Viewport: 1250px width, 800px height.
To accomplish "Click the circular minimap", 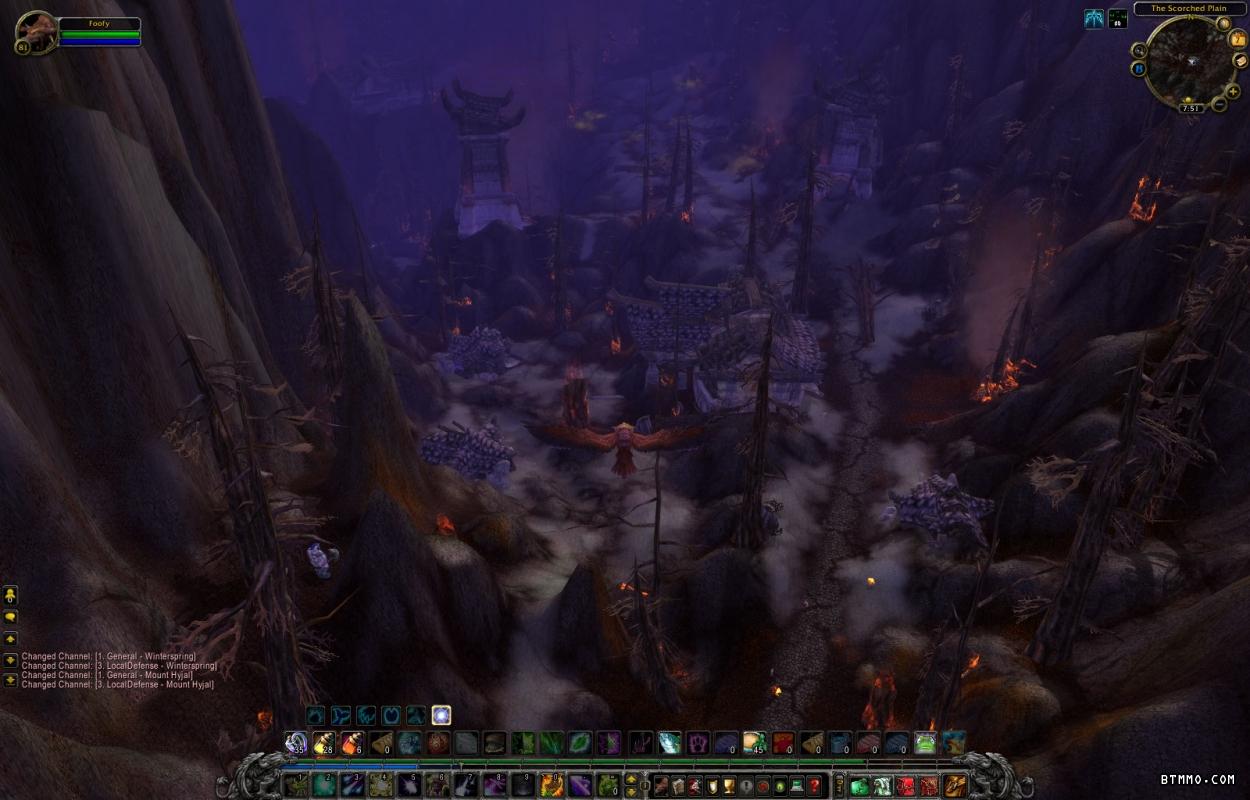I will [1189, 61].
